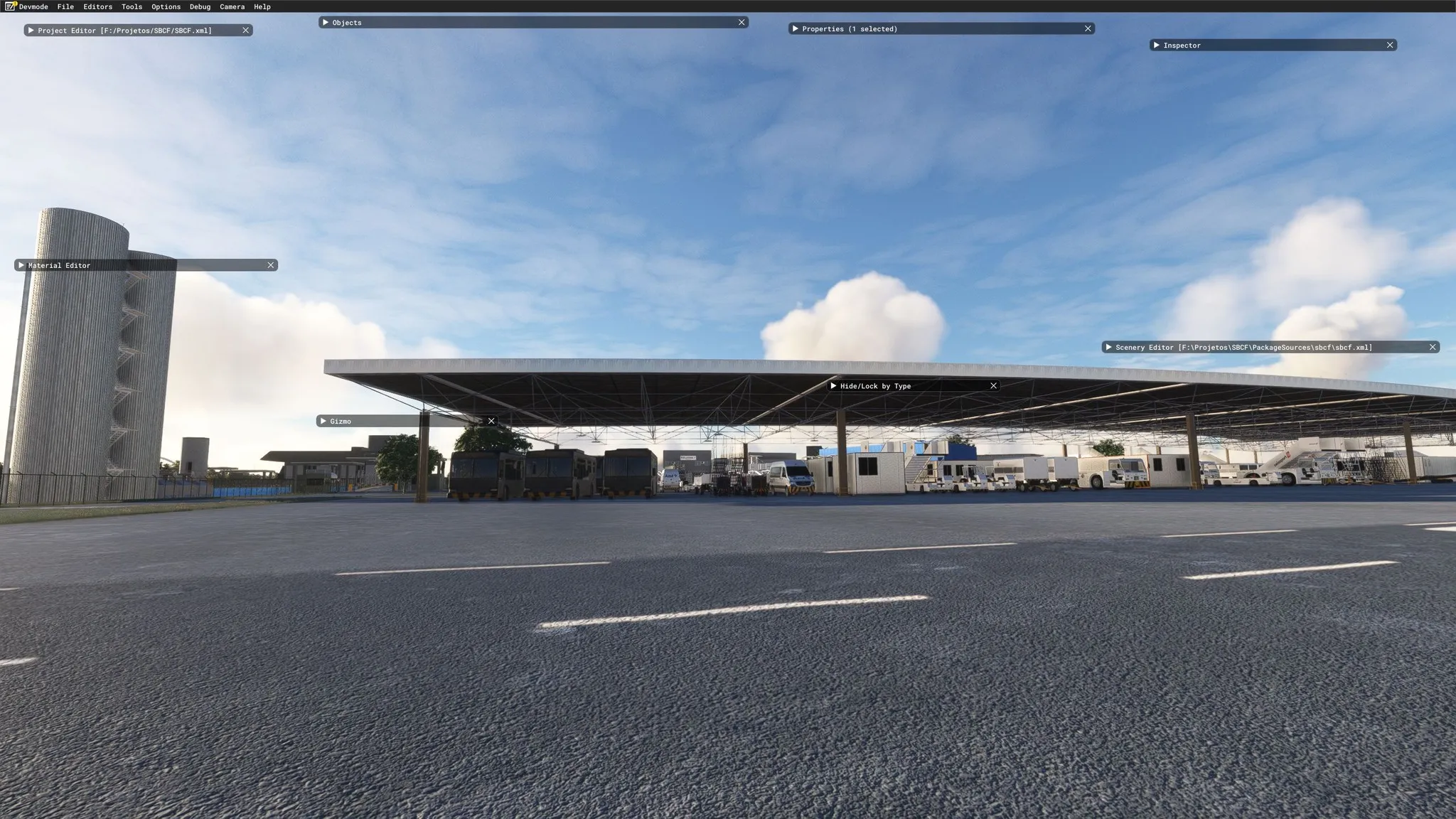Open the Devmode menu
This screenshot has width=1456, height=819.
coord(33,6)
